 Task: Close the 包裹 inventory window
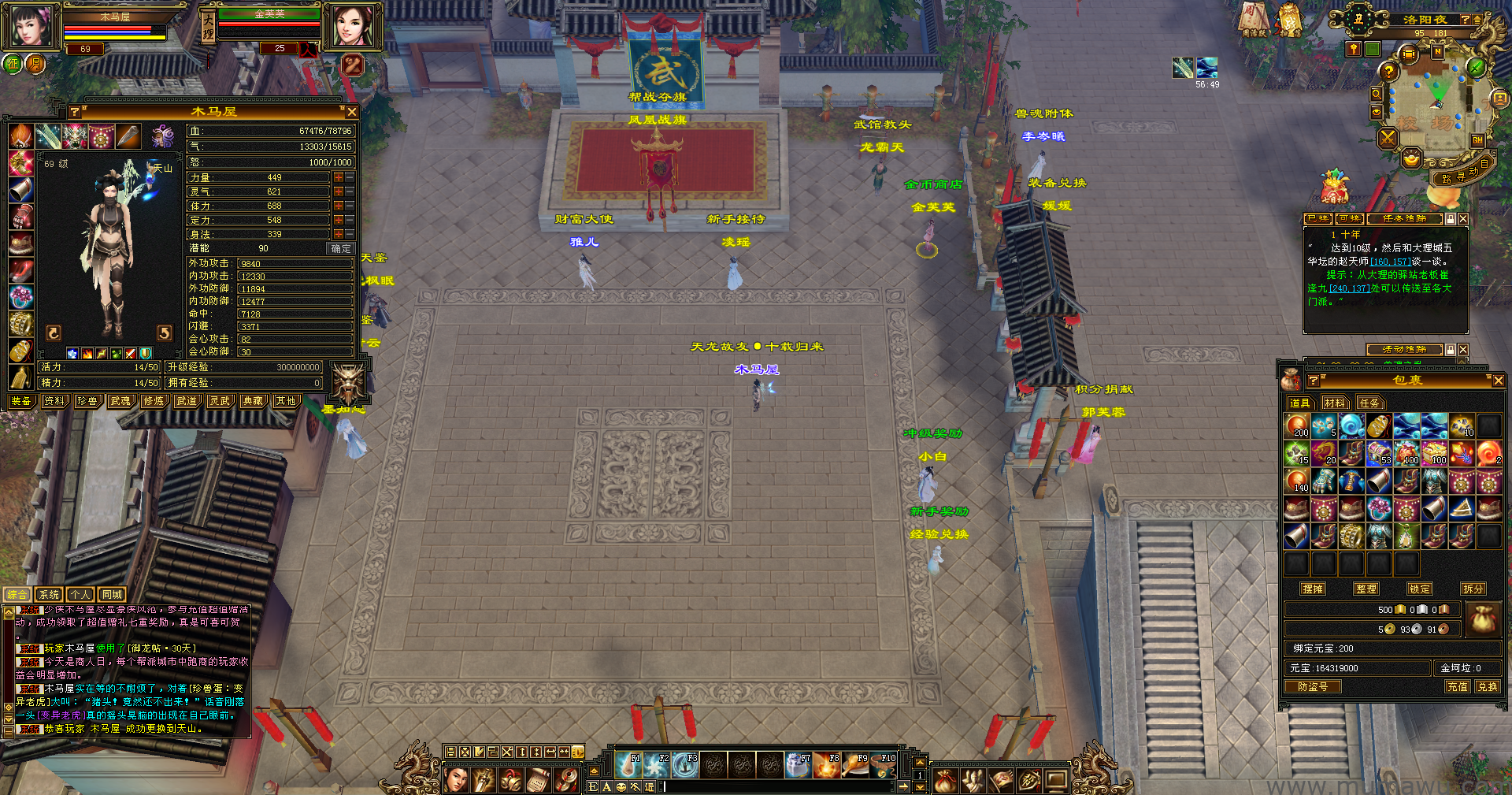pos(1498,381)
